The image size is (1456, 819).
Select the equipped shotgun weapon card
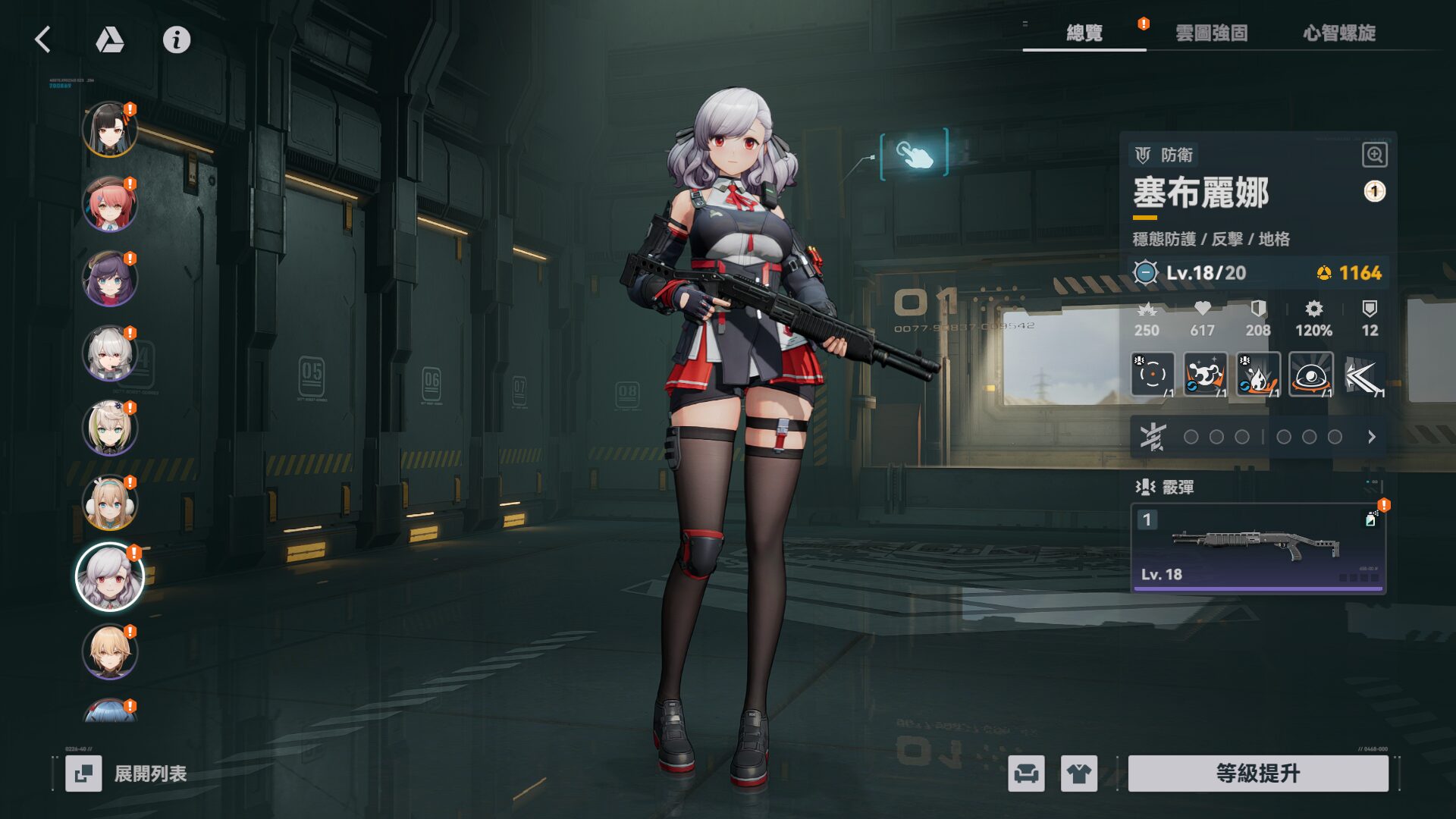point(1258,548)
